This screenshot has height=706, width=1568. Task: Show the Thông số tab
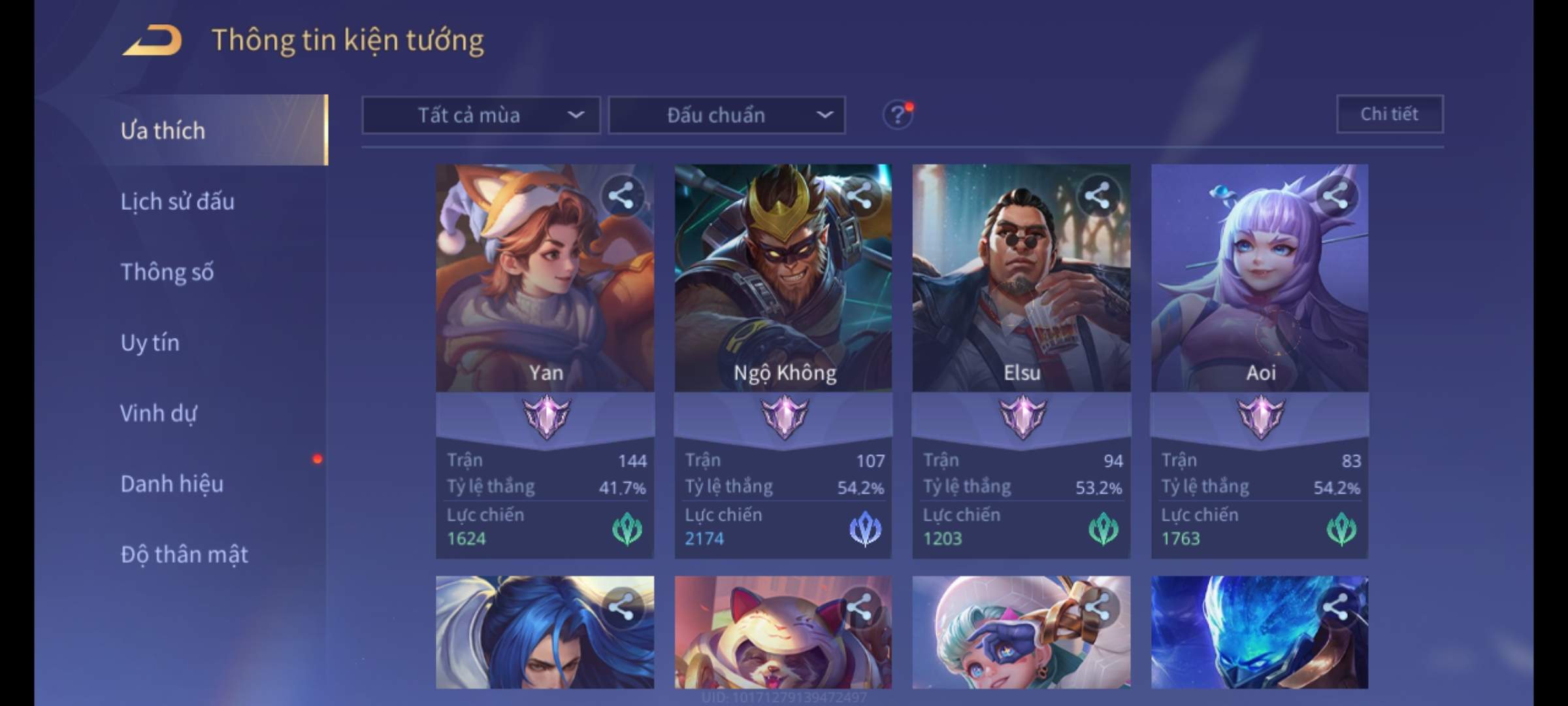167,272
